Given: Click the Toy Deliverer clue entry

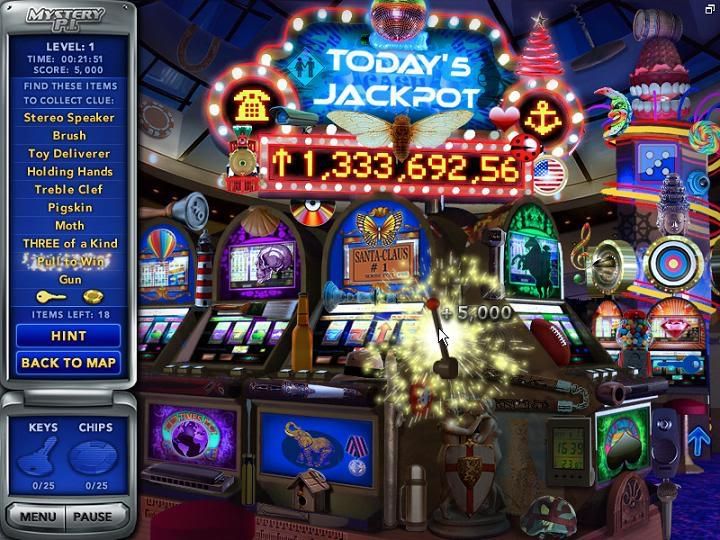Looking at the screenshot, I should (x=69, y=154).
